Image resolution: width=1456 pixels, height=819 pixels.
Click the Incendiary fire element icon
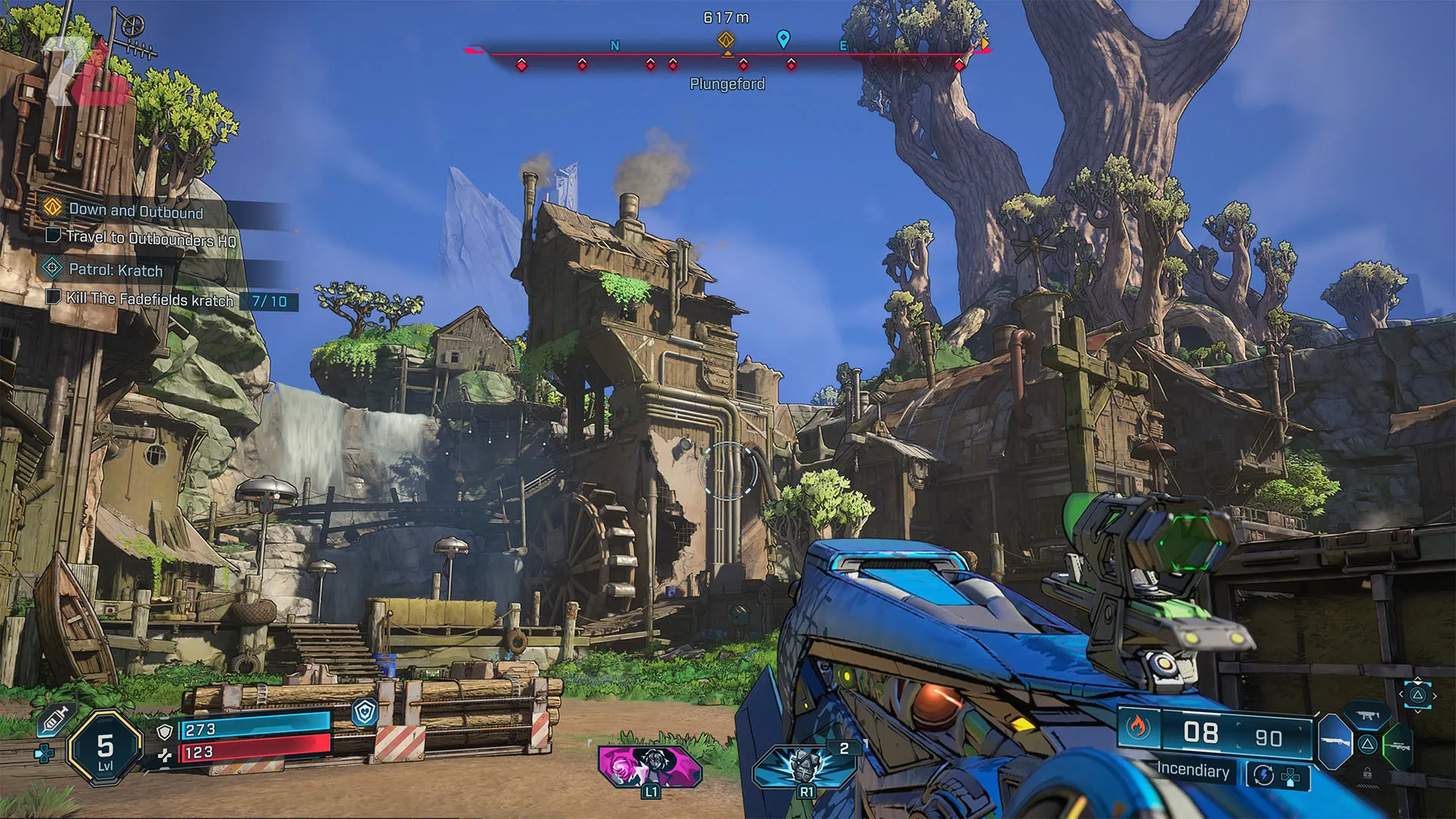[x=1137, y=728]
